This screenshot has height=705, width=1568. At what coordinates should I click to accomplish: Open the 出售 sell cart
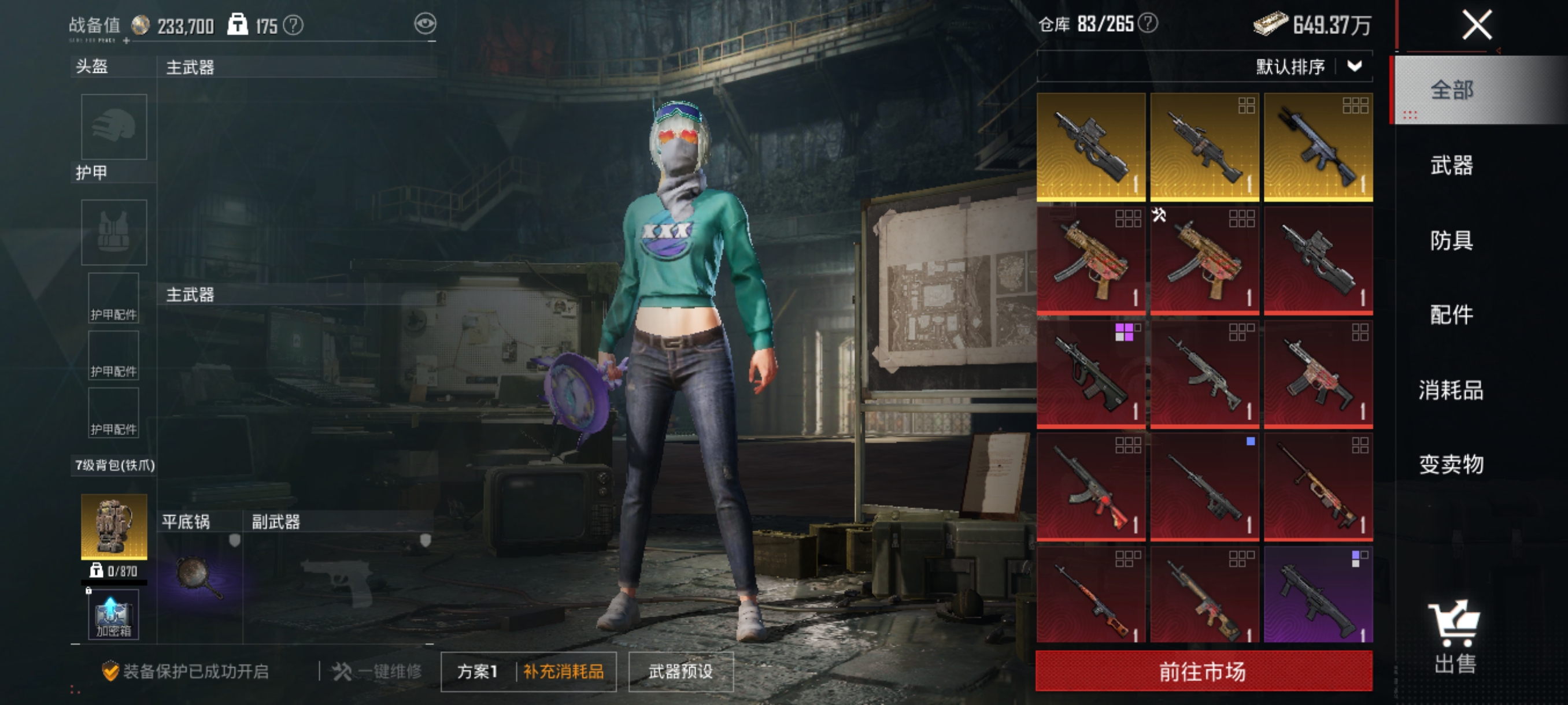click(1455, 636)
